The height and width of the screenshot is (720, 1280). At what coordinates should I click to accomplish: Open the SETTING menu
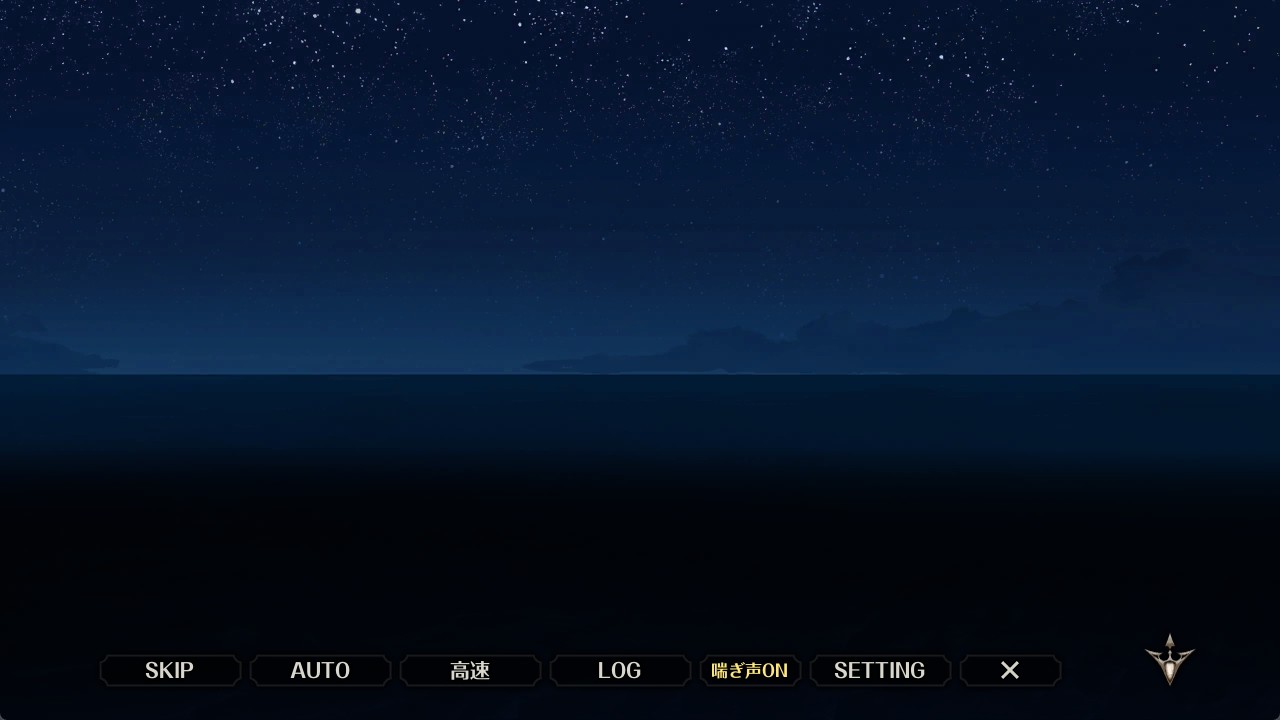point(880,670)
